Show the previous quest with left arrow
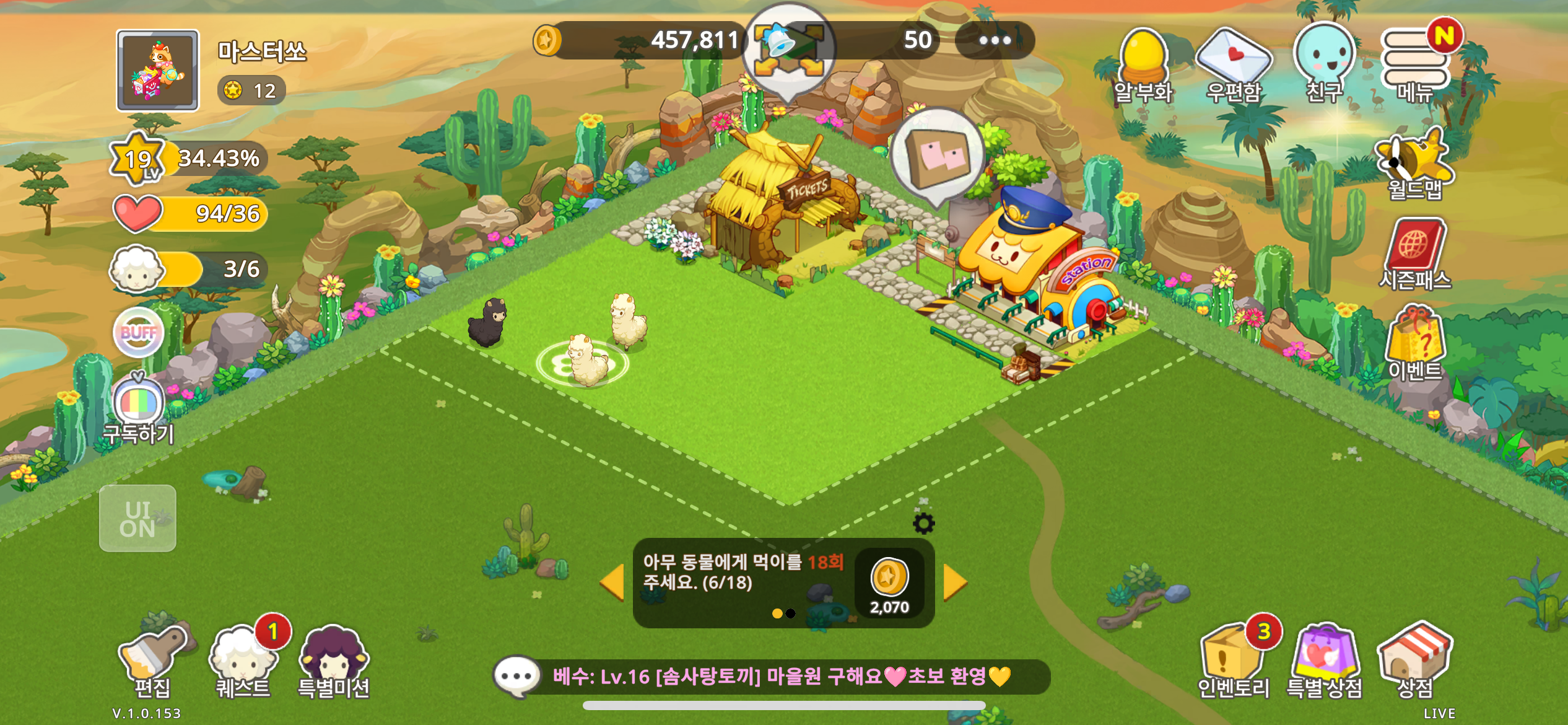This screenshot has width=1568, height=725. coord(612,582)
